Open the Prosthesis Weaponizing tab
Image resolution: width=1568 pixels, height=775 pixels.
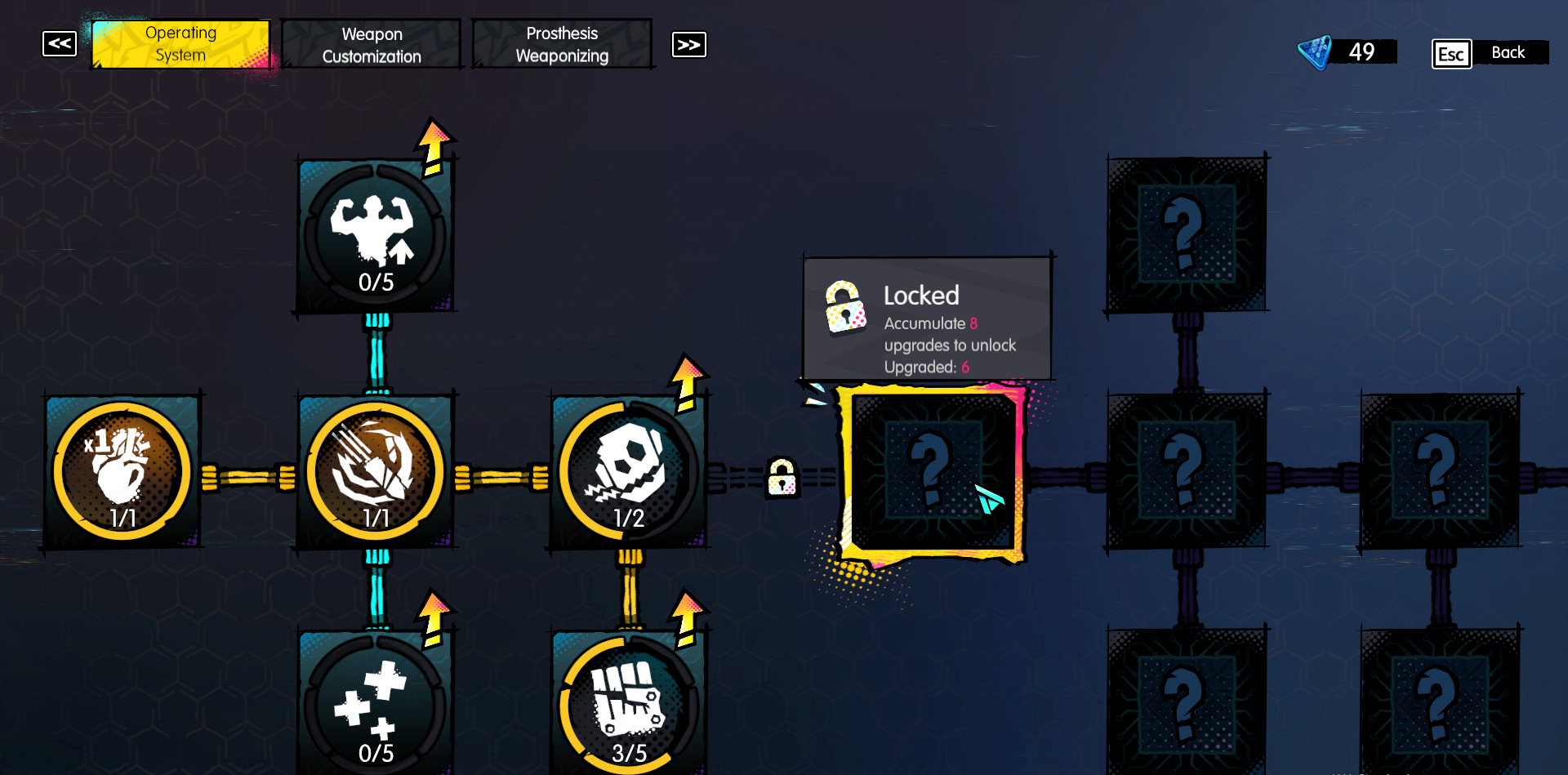click(x=562, y=43)
